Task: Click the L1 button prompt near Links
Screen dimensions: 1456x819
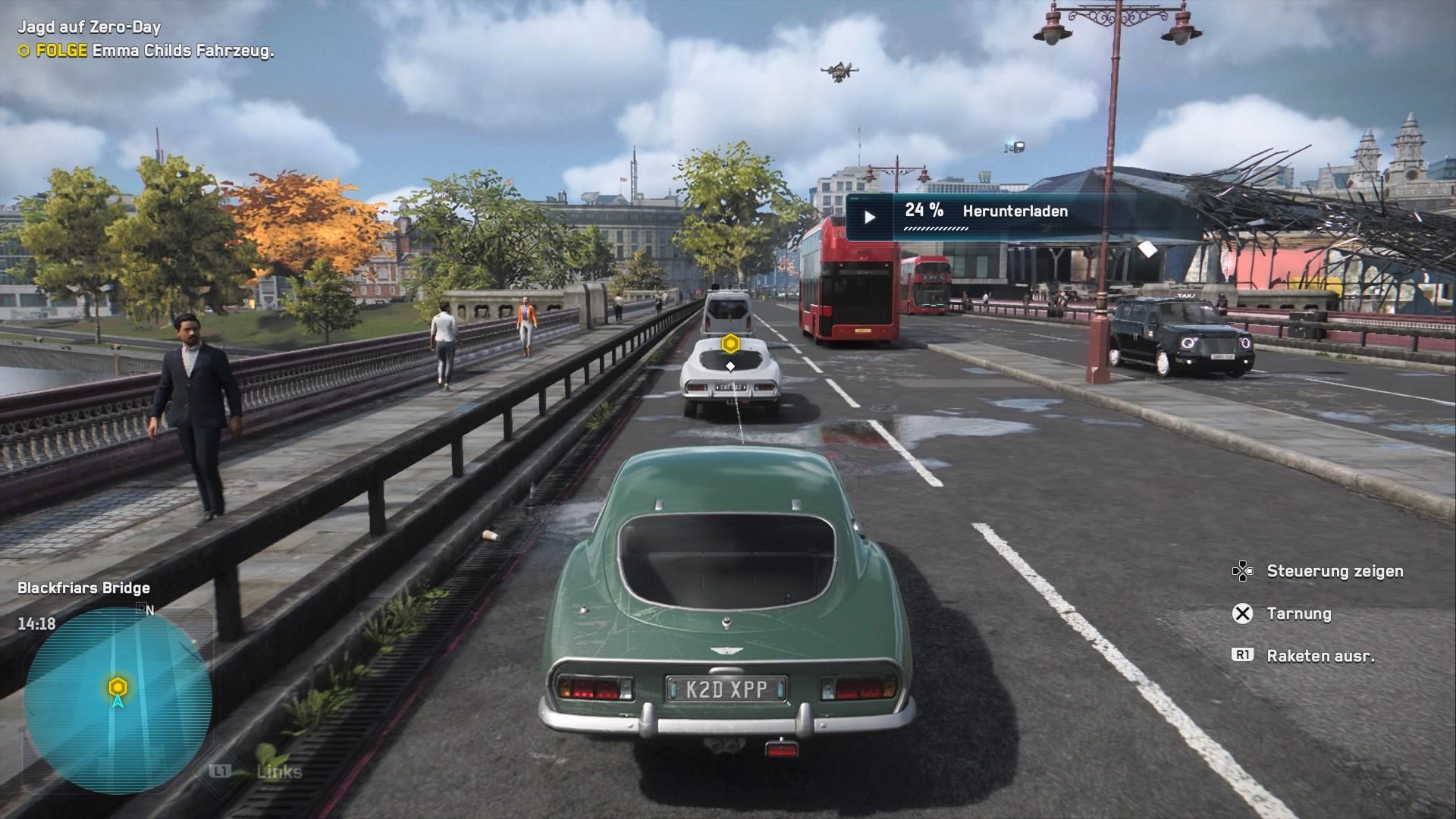Action: coord(221,772)
